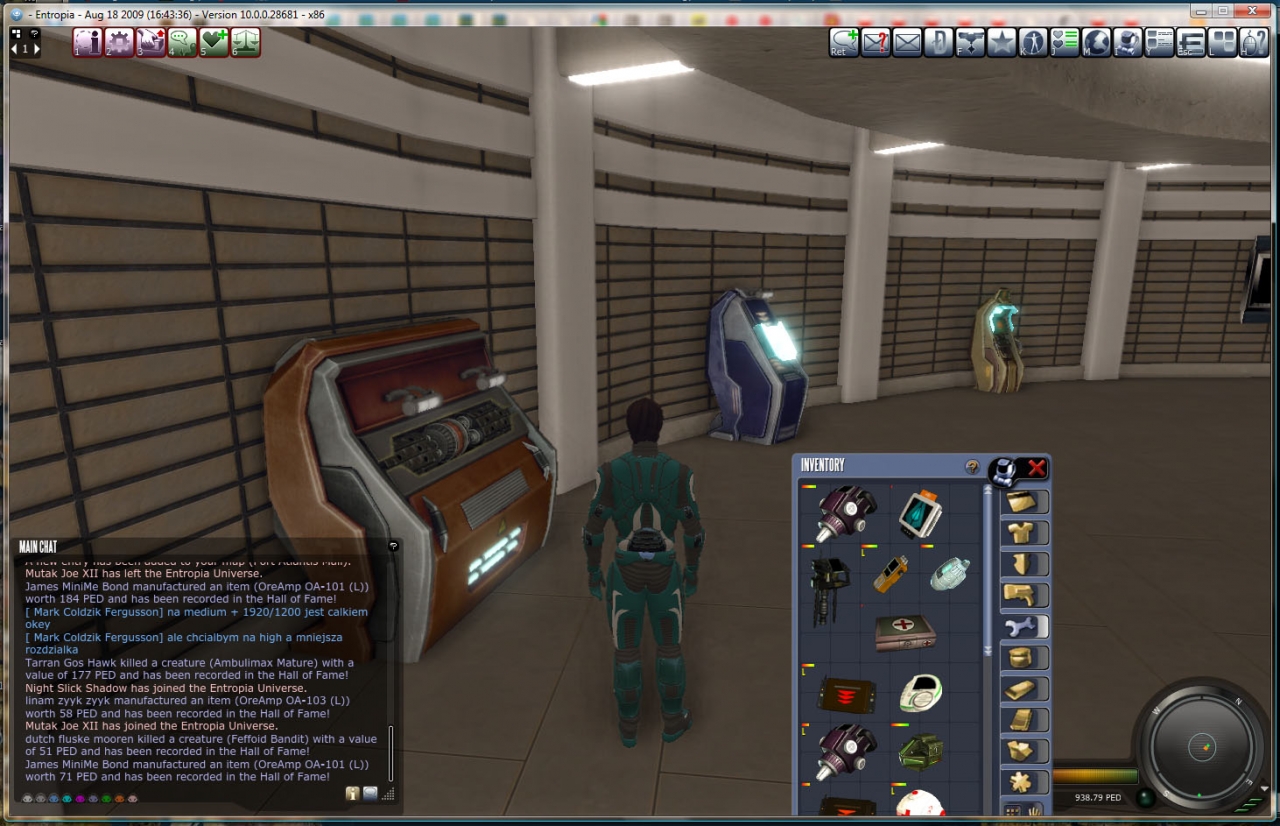1280x826 pixels.
Task: Show the pistol weapons inventory tab
Action: (1024, 596)
